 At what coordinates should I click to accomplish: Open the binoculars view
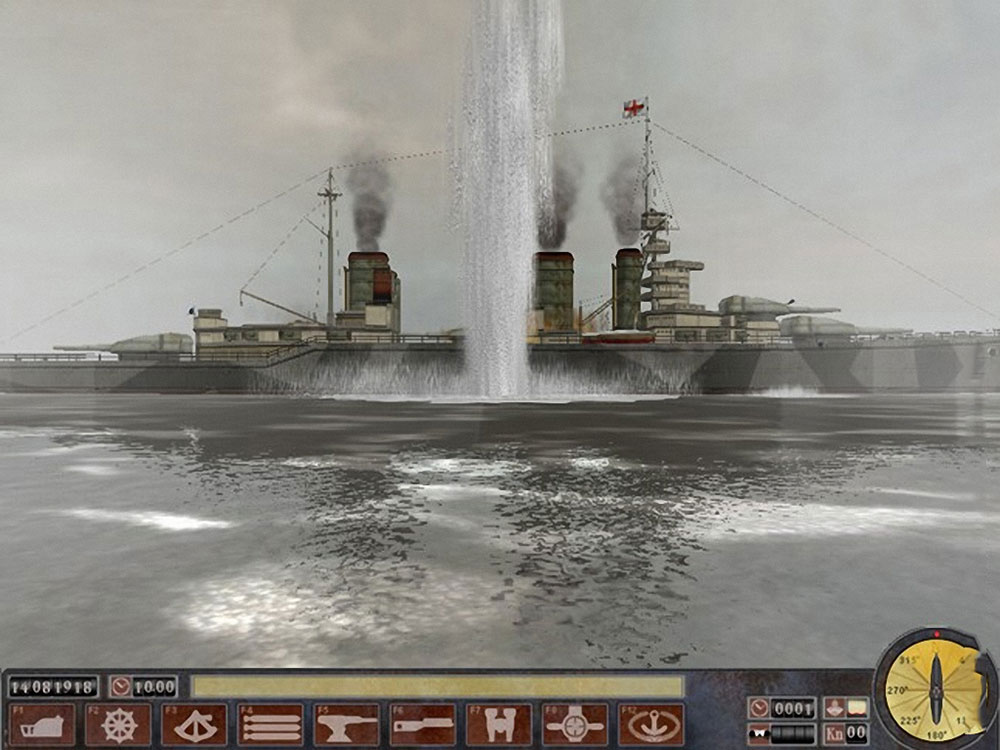(x=498, y=724)
